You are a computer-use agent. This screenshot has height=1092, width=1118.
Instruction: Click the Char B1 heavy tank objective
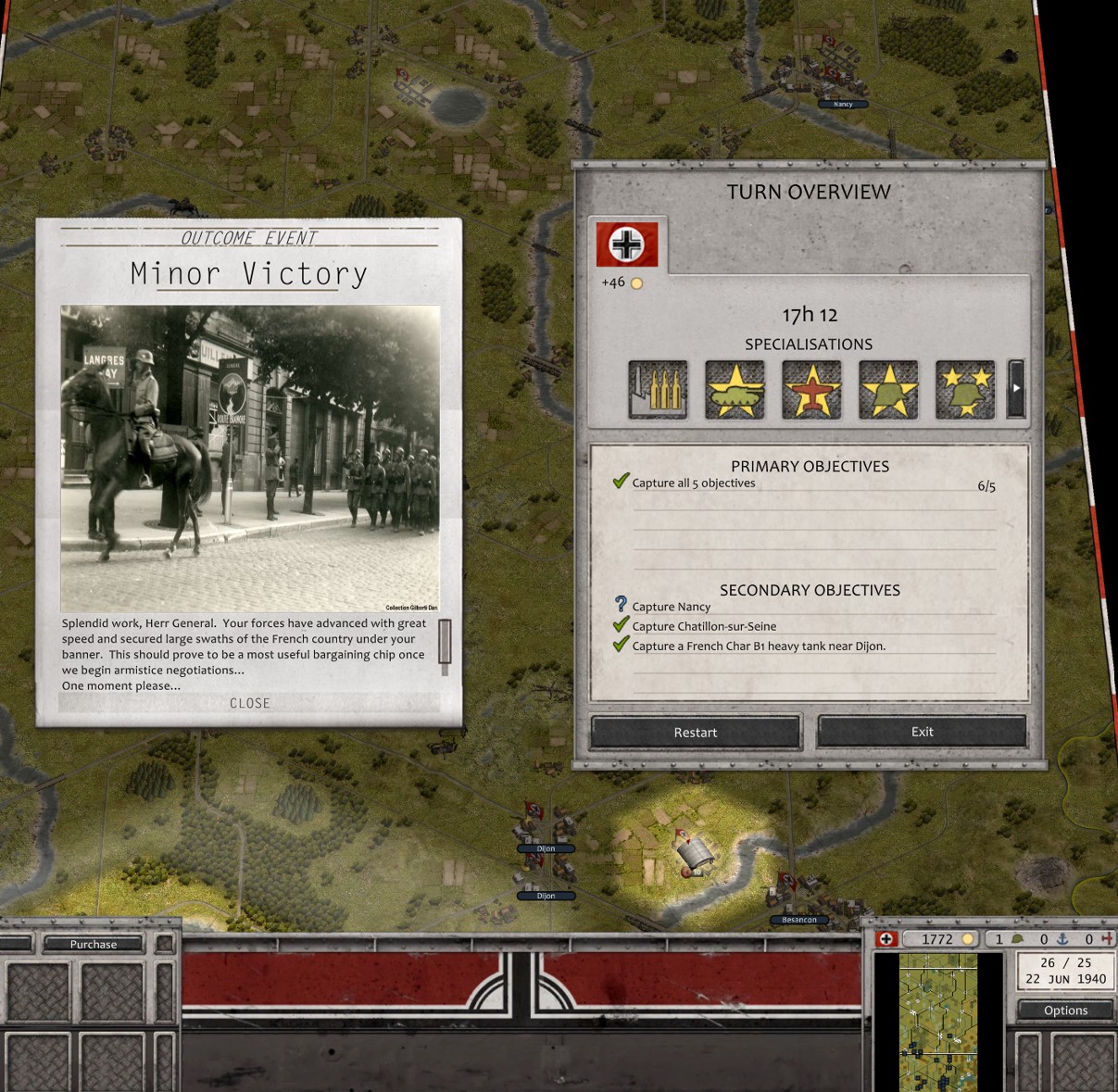click(x=759, y=646)
